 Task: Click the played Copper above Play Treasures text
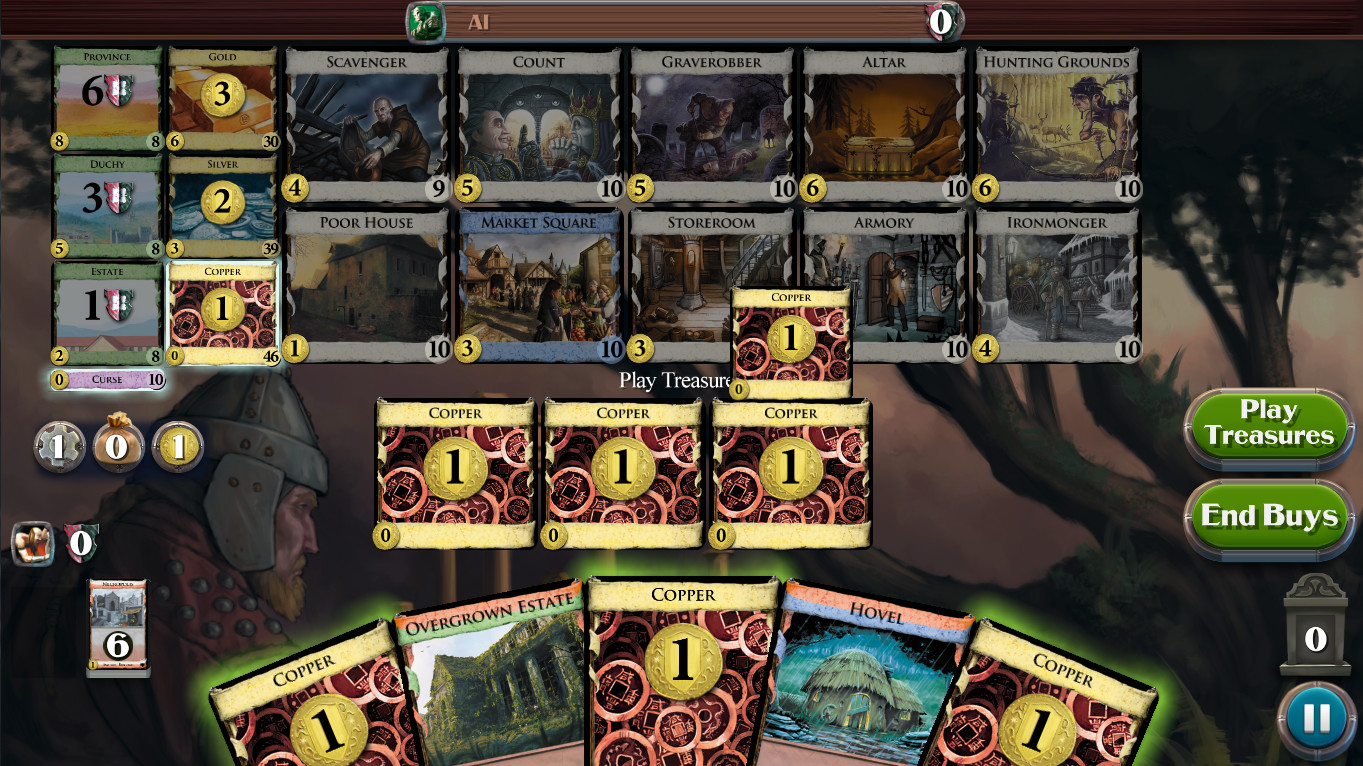click(791, 340)
